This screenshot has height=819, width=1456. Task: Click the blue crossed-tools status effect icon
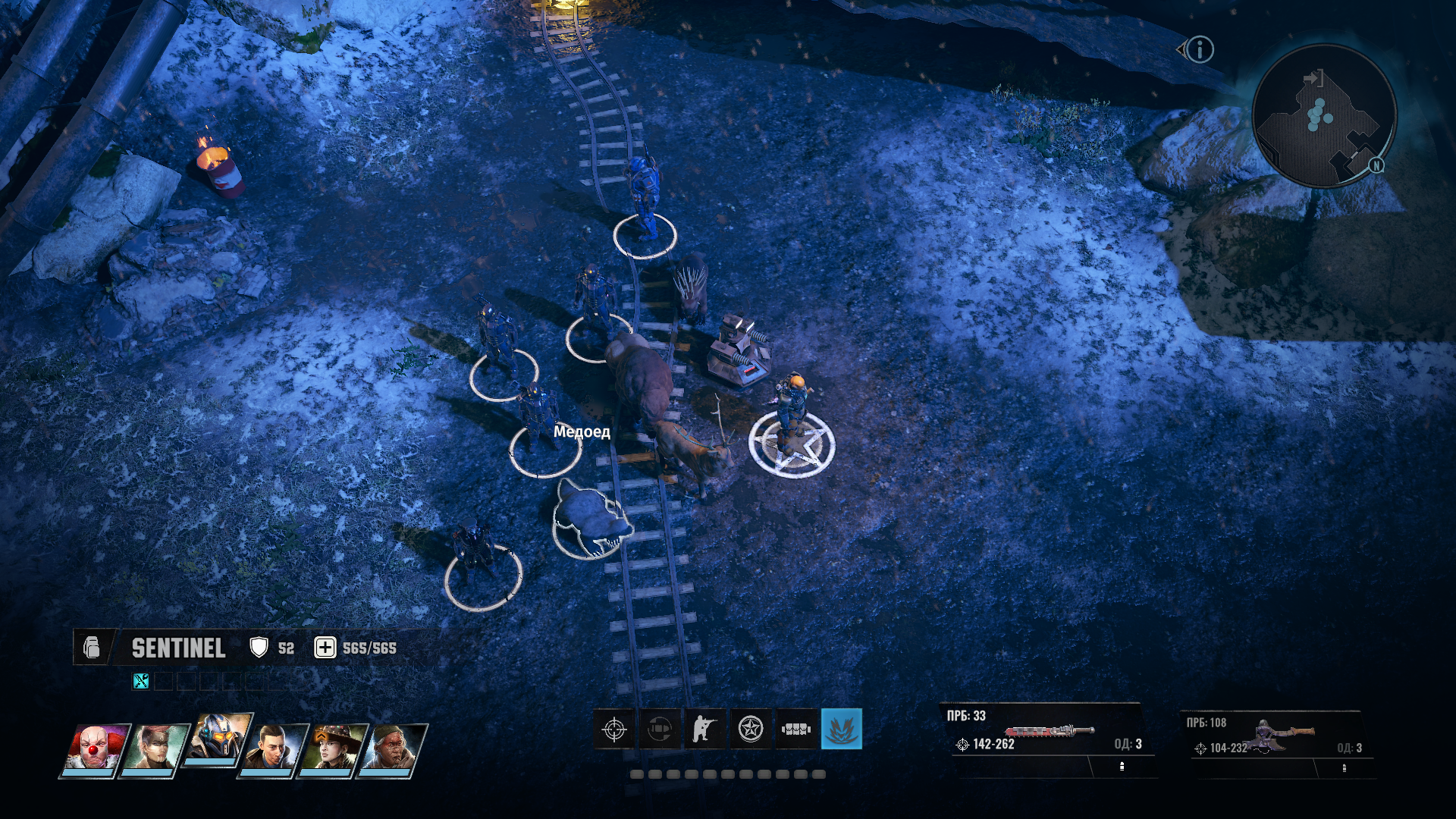(x=141, y=681)
